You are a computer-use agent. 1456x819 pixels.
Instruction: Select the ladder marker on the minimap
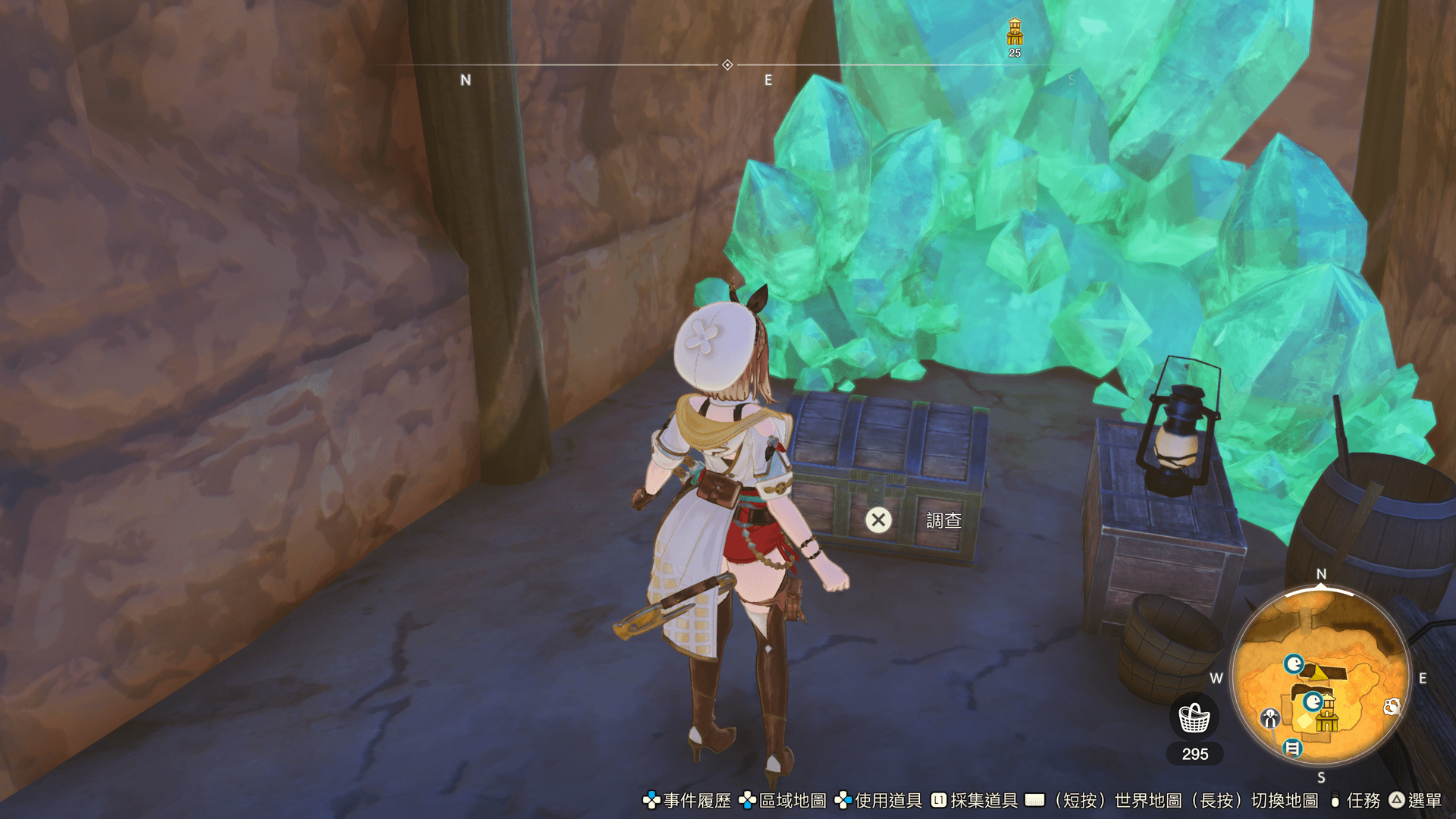point(1292,748)
